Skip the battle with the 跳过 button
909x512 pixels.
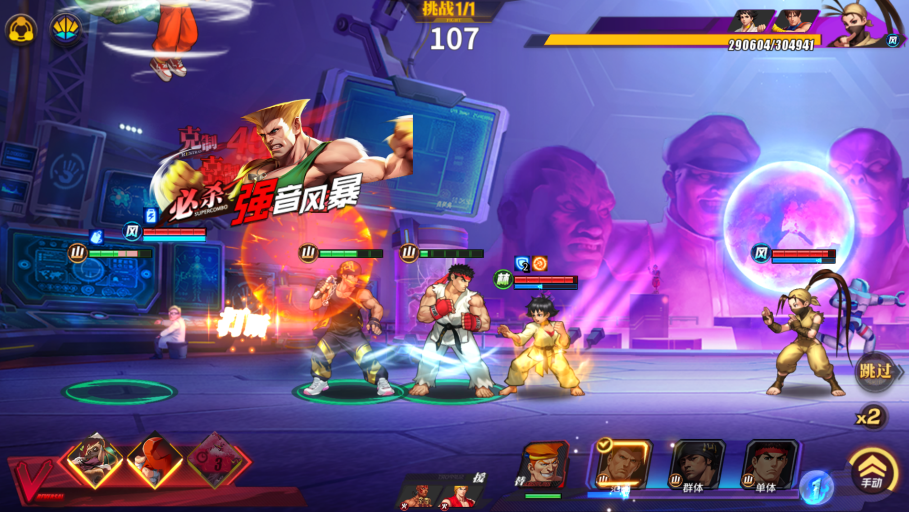(877, 371)
